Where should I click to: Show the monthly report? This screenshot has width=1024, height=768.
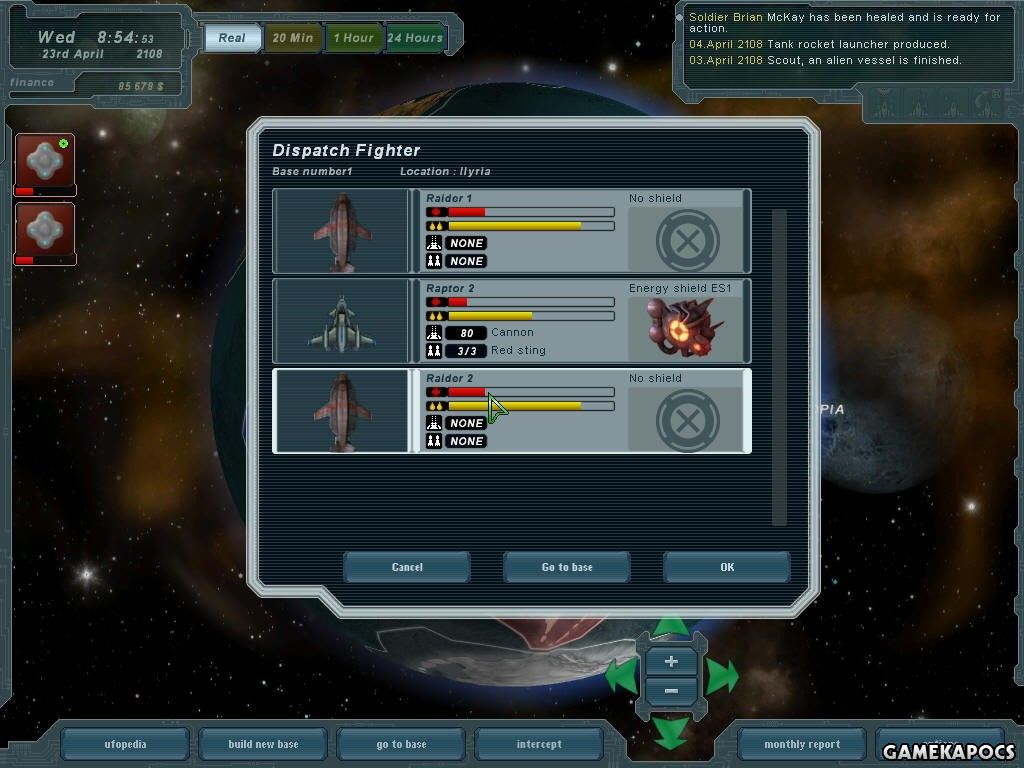click(801, 744)
